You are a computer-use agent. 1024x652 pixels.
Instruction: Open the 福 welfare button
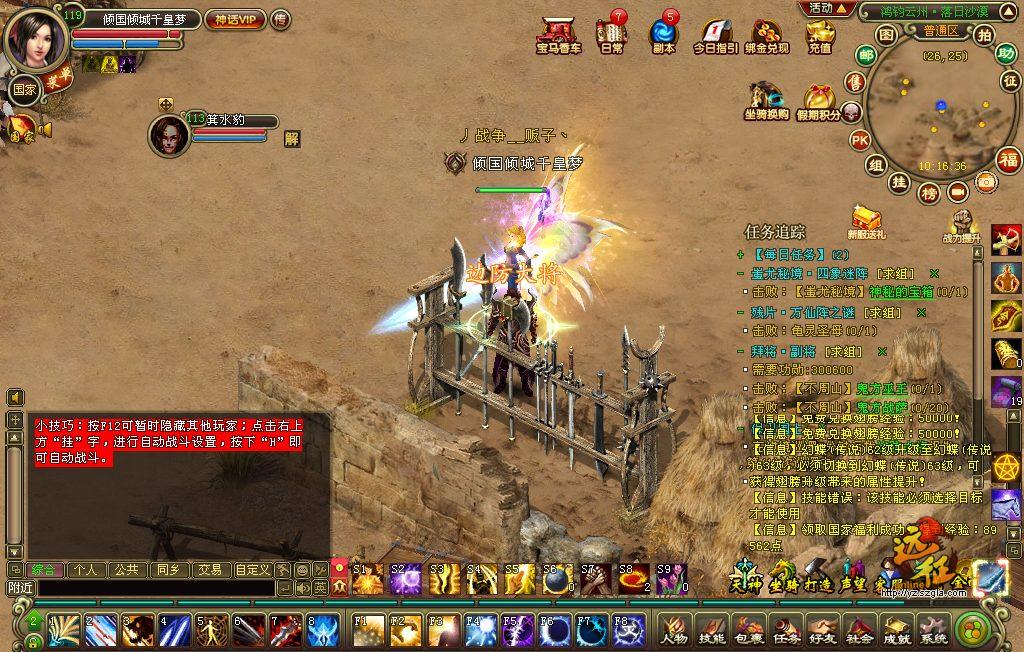[x=1009, y=159]
